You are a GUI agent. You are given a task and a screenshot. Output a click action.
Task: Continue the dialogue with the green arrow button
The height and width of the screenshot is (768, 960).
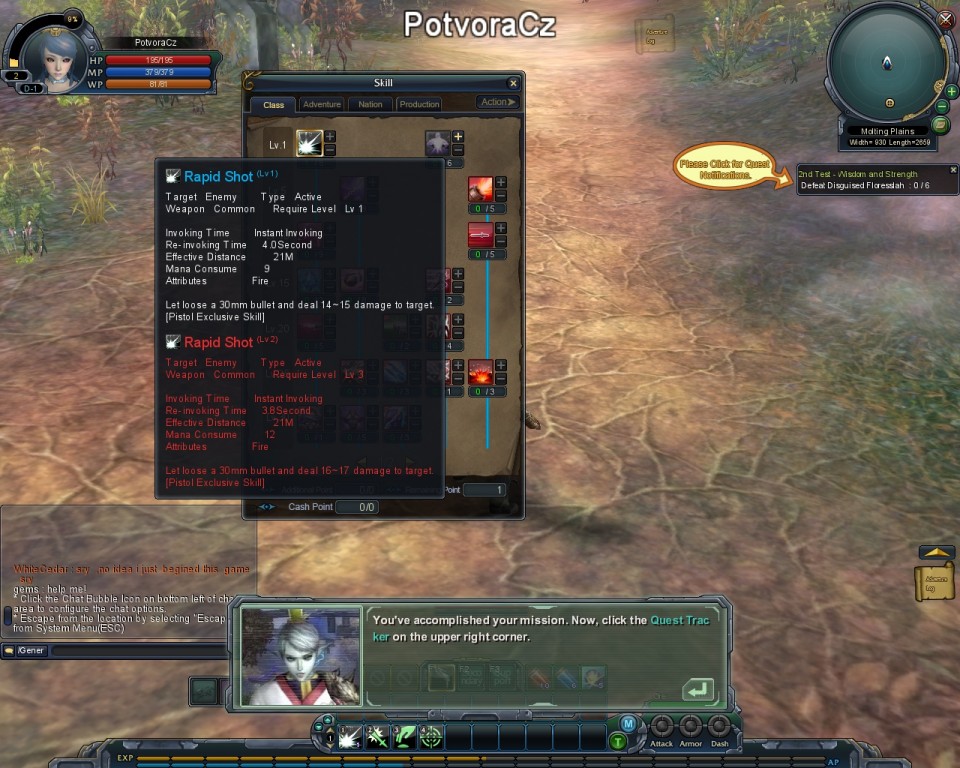click(697, 690)
